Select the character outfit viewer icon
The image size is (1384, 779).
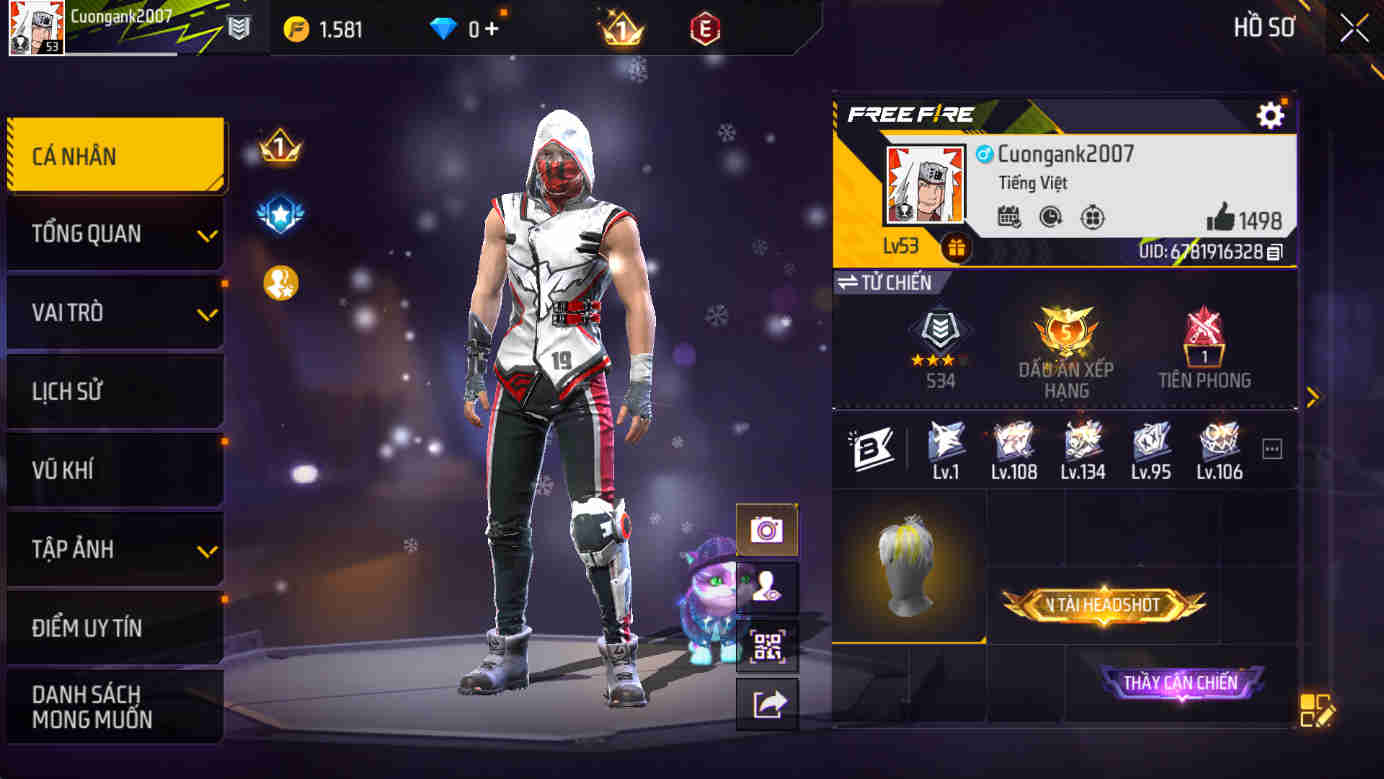(766, 588)
